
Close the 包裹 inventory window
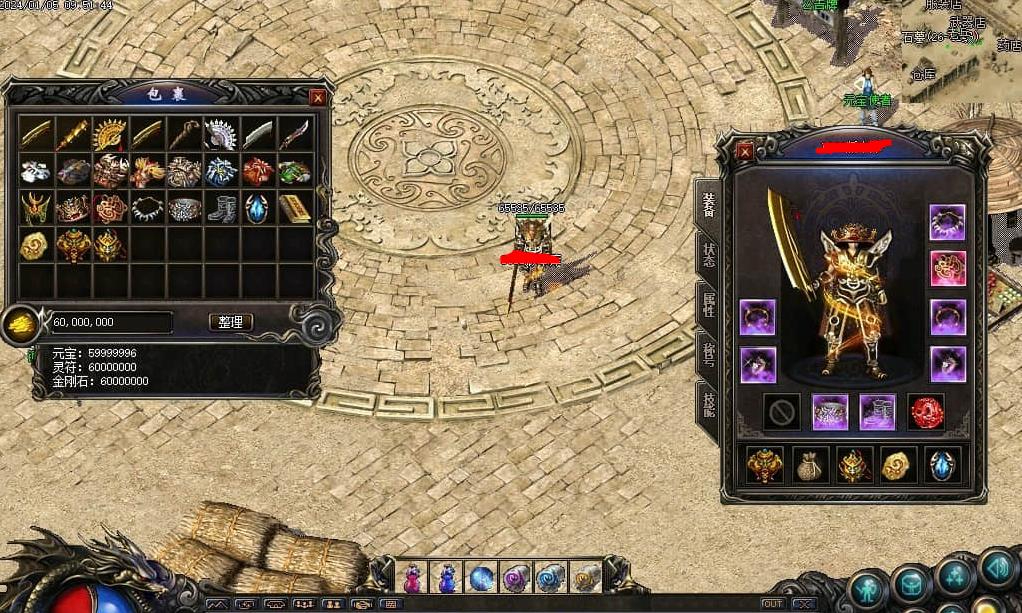(317, 97)
